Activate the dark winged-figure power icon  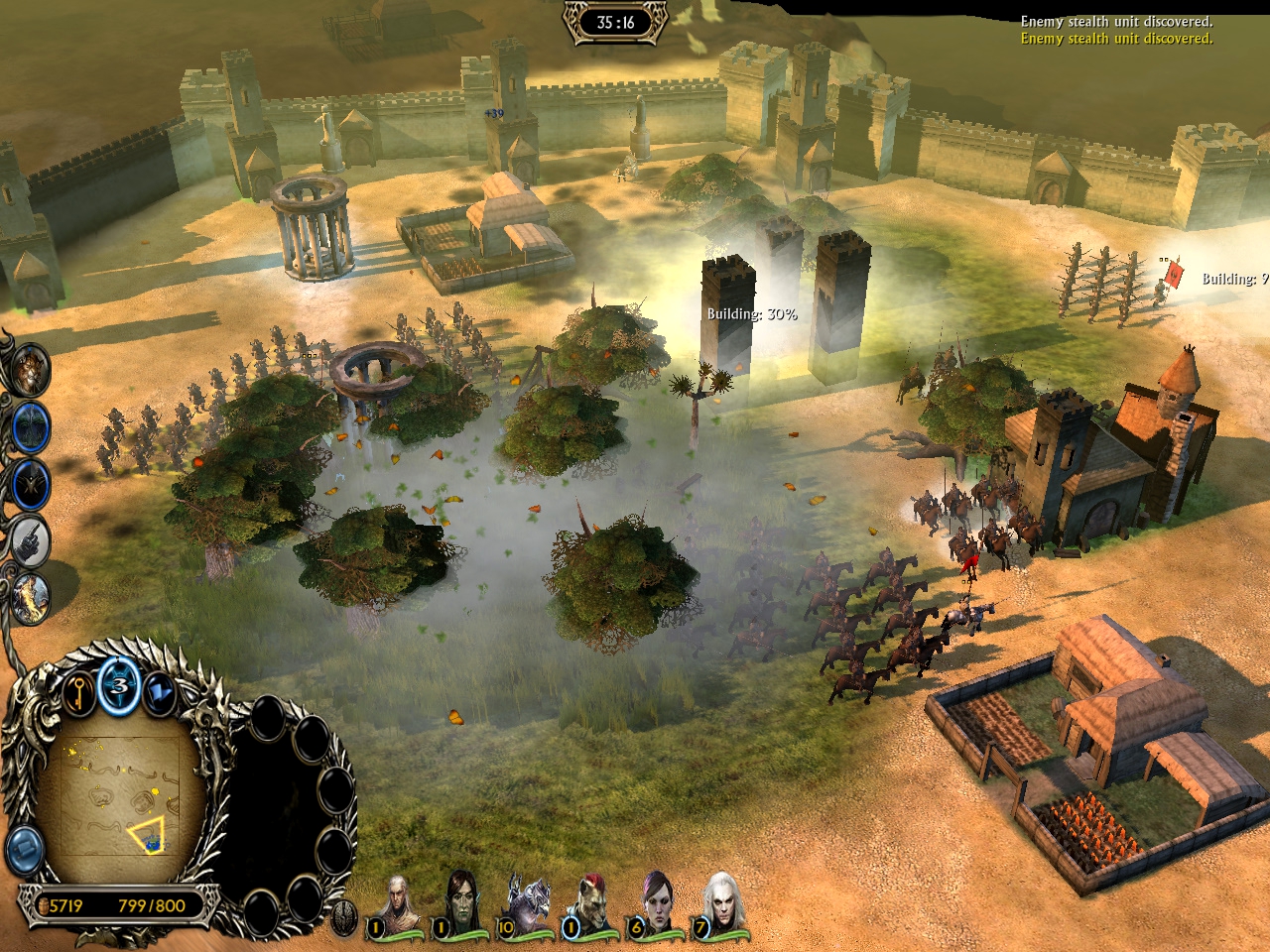pos(32,484)
